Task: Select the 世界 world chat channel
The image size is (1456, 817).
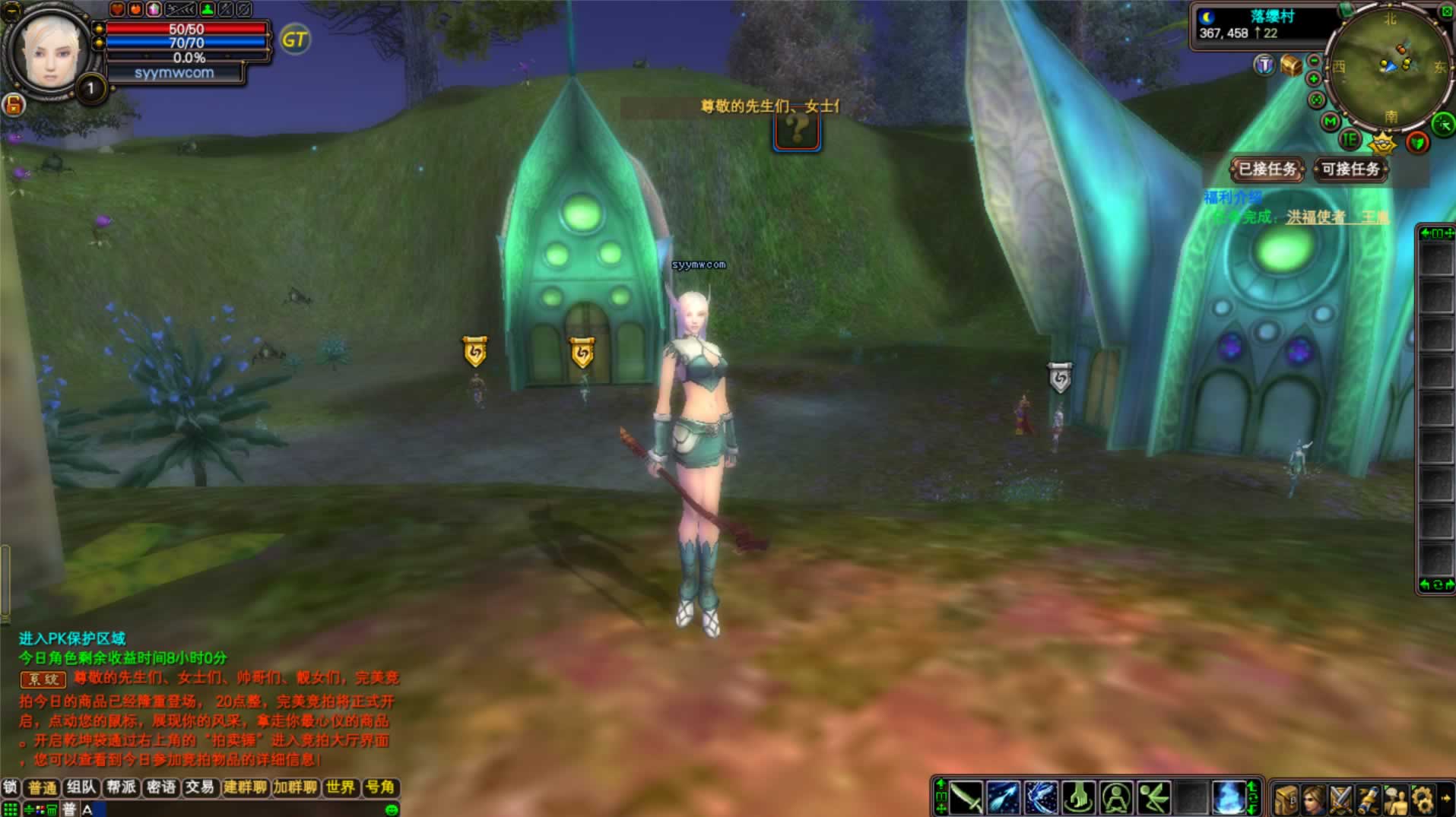Action: 341,787
